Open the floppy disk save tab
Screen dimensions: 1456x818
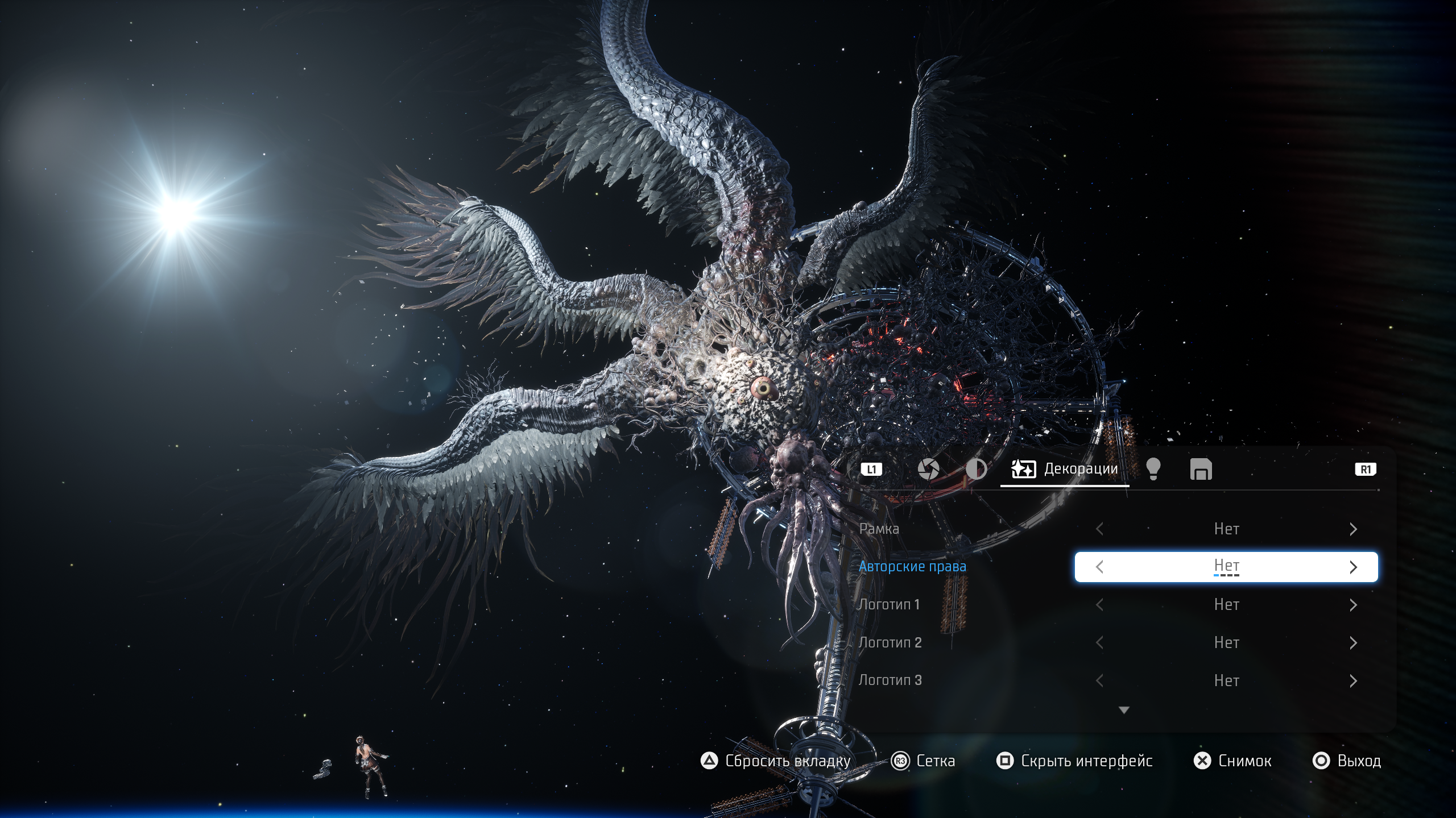[x=1201, y=470]
